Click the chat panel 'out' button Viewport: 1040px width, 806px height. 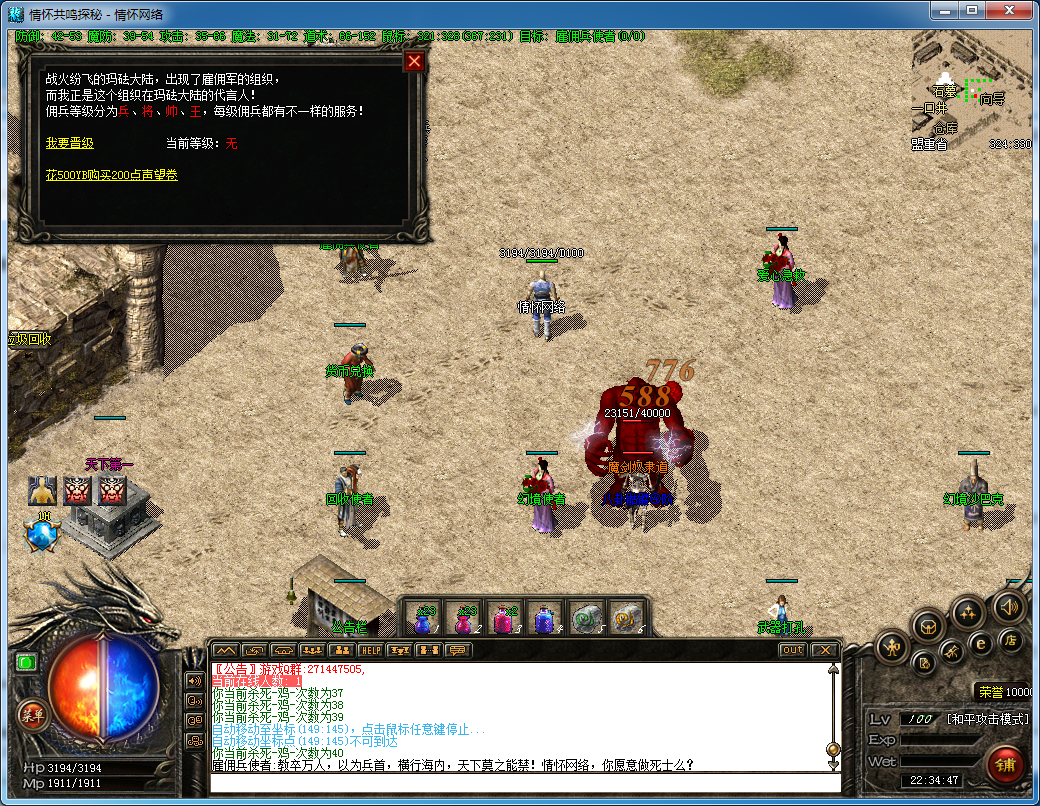click(x=792, y=650)
